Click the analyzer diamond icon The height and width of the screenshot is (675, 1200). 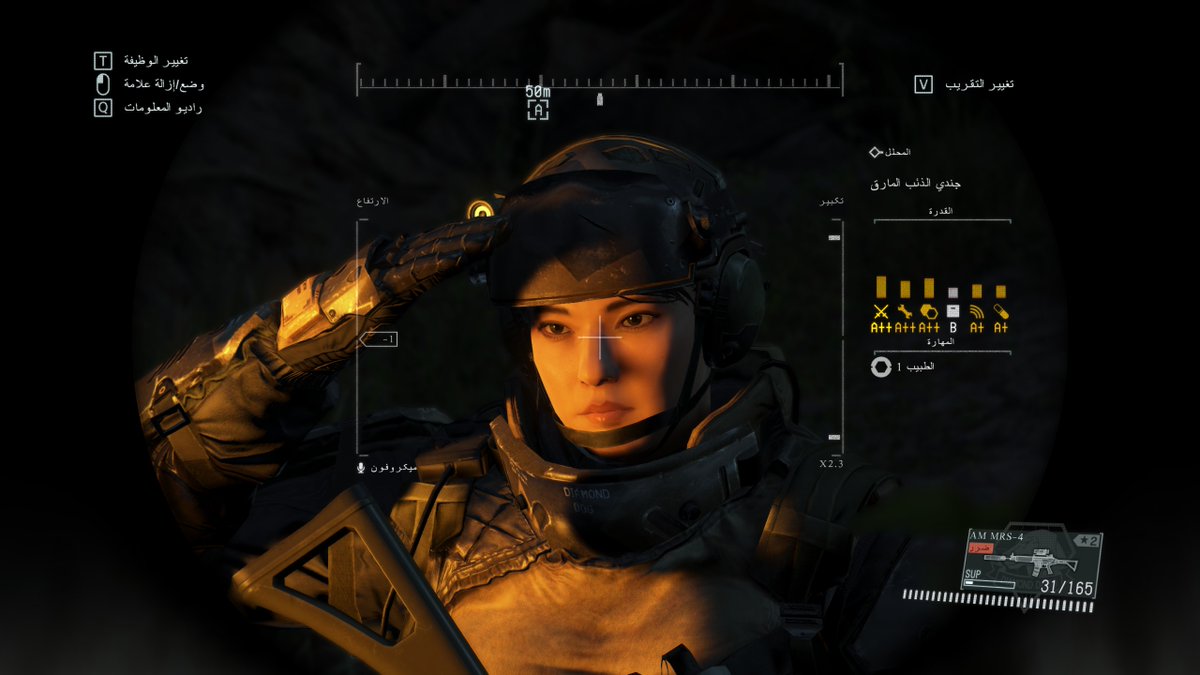tap(875, 152)
